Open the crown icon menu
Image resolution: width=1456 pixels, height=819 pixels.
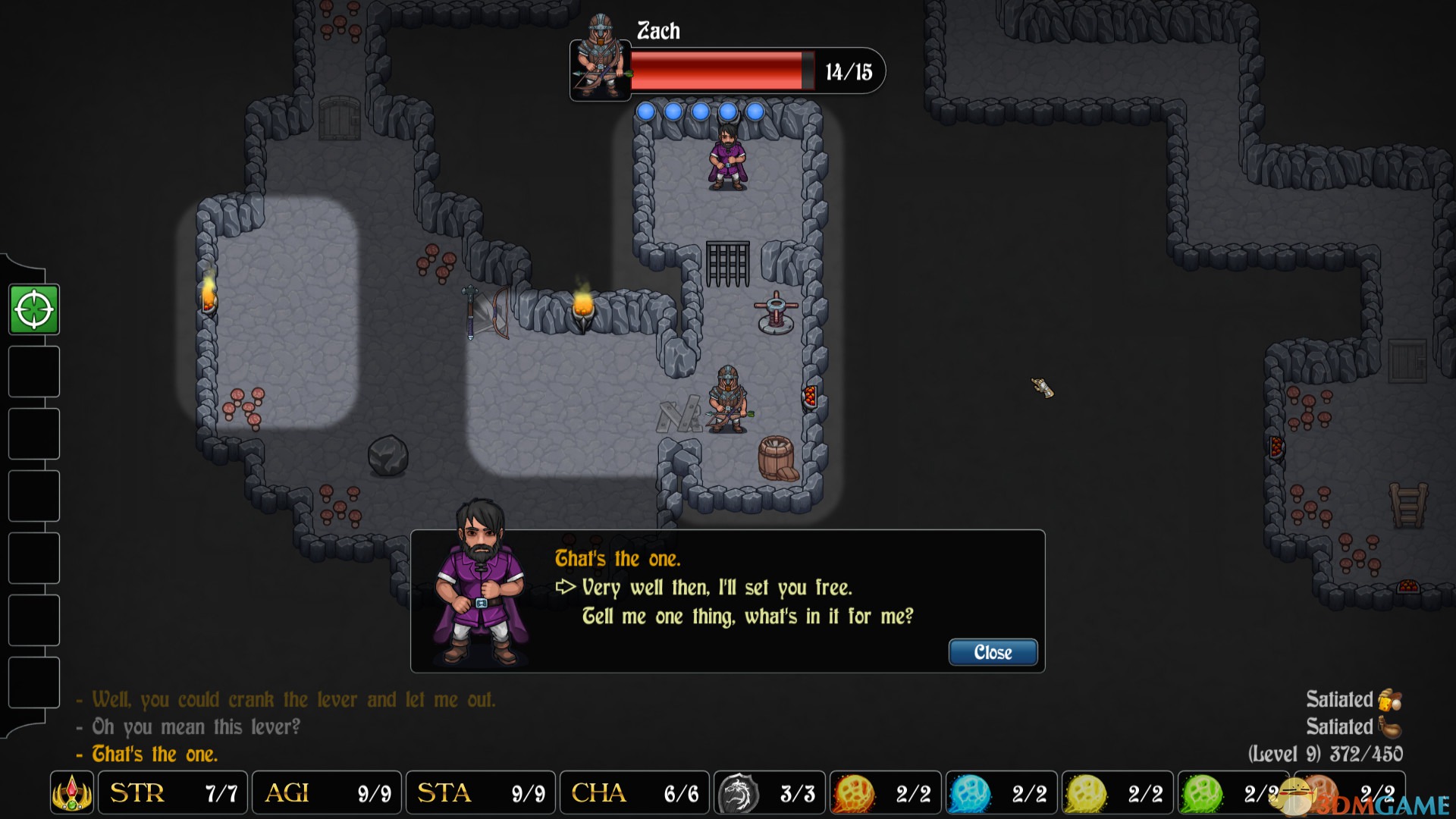(72, 793)
